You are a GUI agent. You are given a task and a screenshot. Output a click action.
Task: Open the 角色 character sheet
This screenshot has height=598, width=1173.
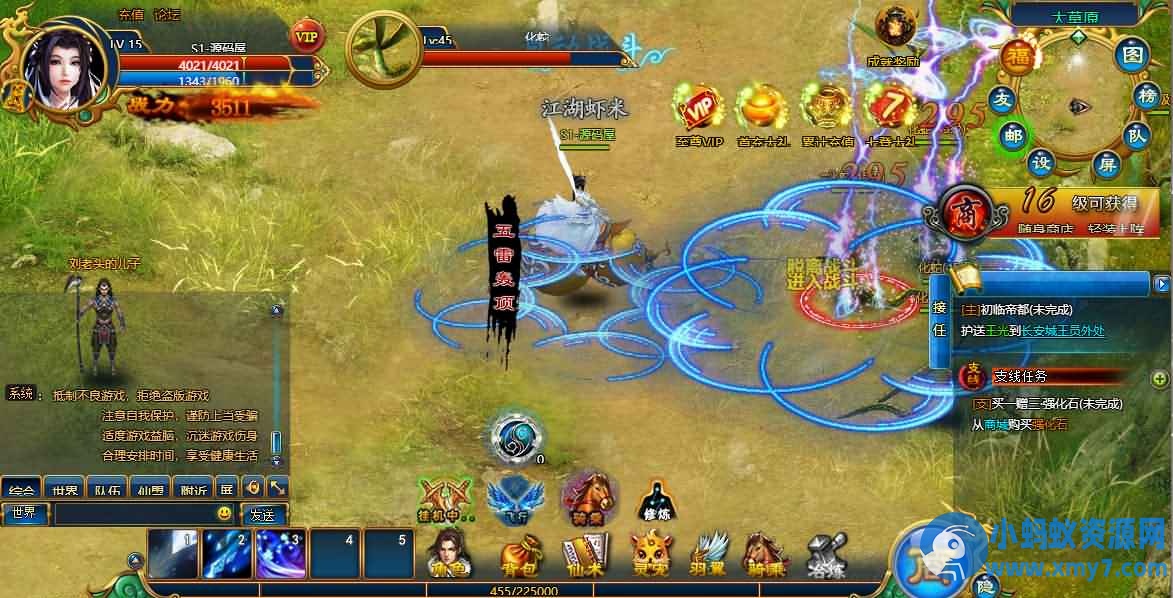[448, 553]
